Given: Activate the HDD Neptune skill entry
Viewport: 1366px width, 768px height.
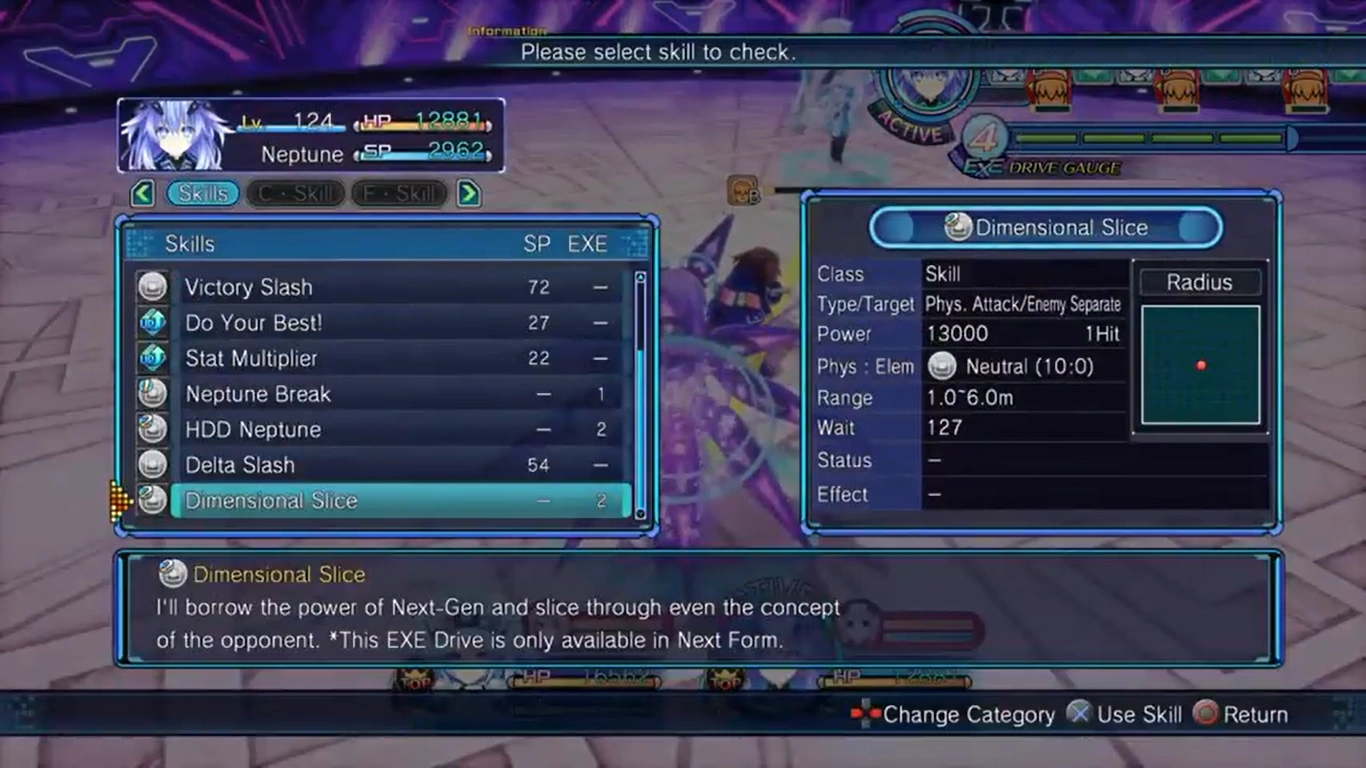Looking at the screenshot, I should click(380, 430).
